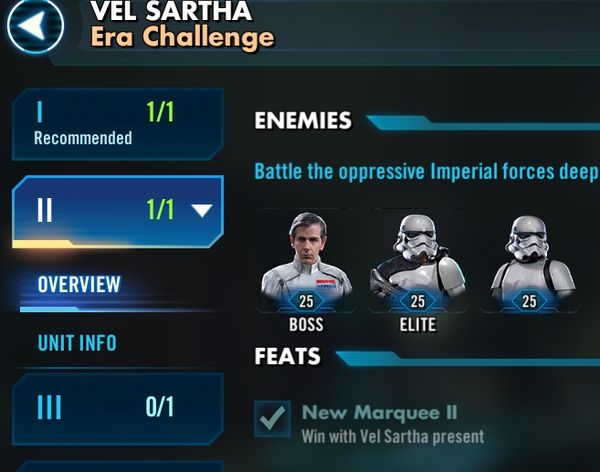Toggle the New Marquee II feat checkbox

272,421
